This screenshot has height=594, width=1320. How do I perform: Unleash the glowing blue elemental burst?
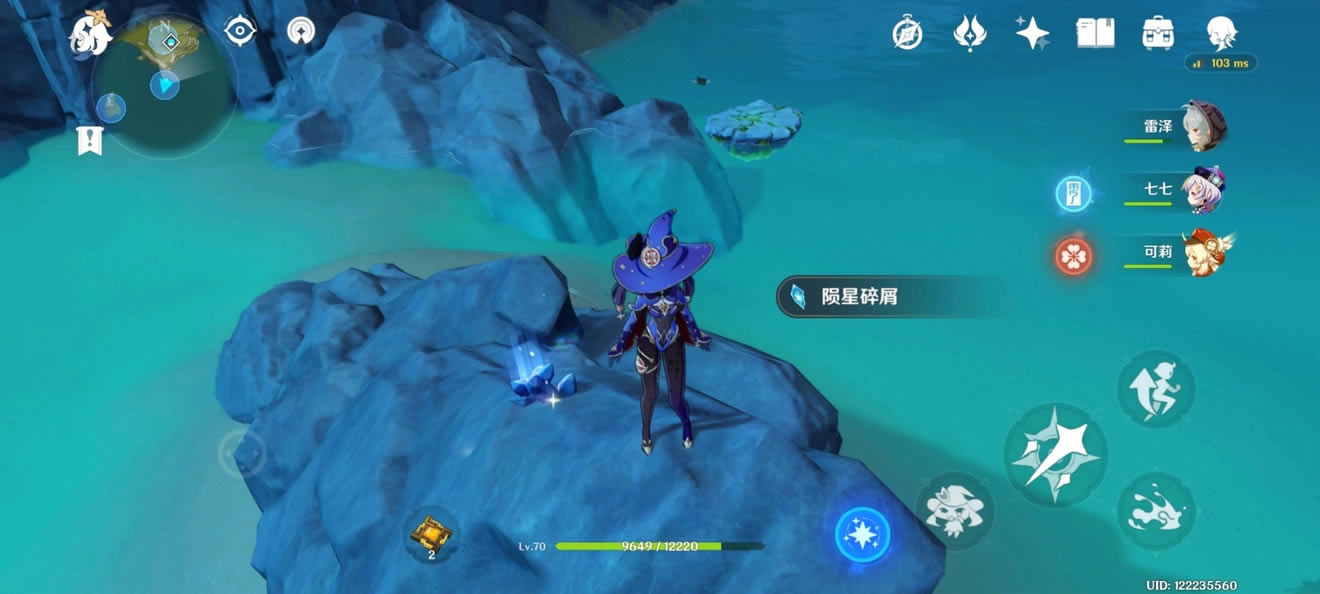(x=862, y=534)
